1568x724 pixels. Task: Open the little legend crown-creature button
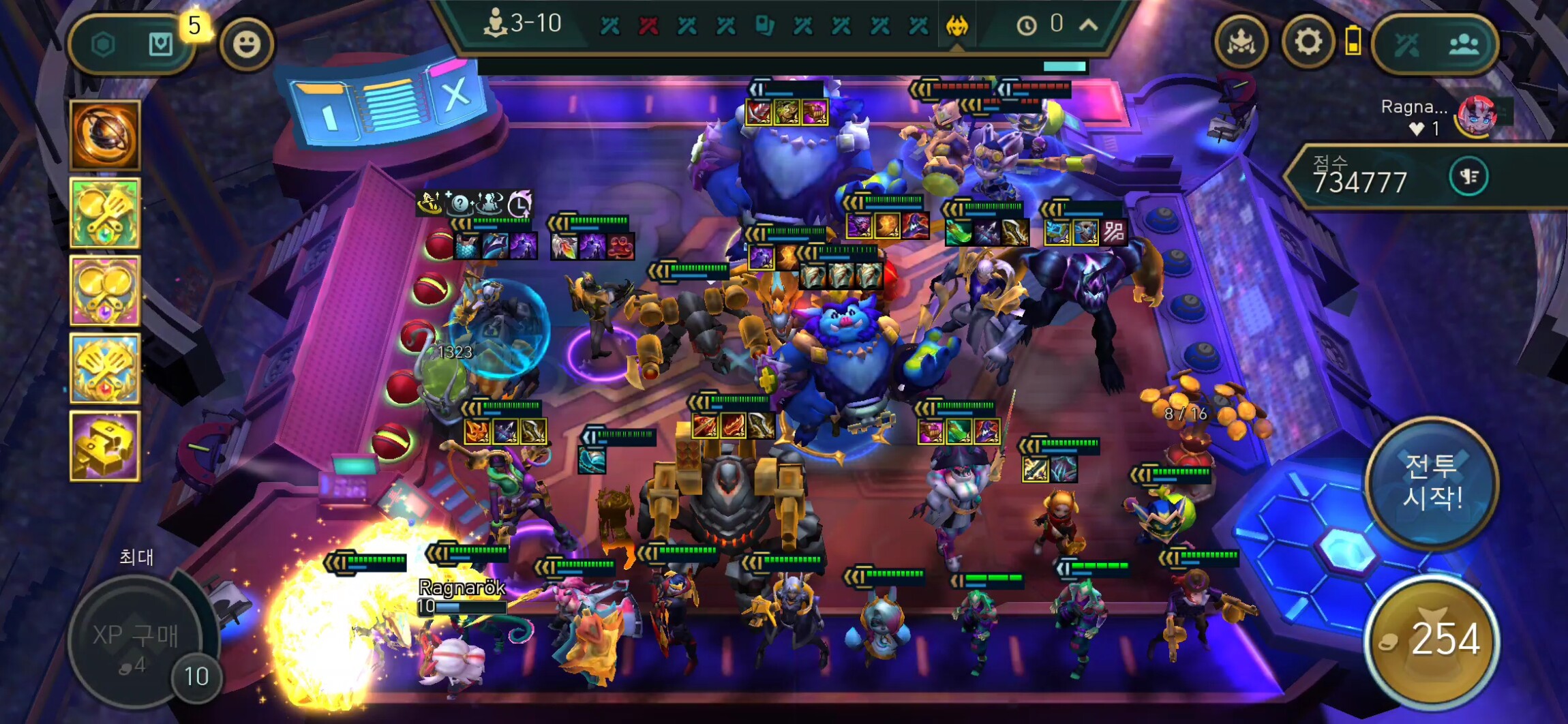(1241, 43)
